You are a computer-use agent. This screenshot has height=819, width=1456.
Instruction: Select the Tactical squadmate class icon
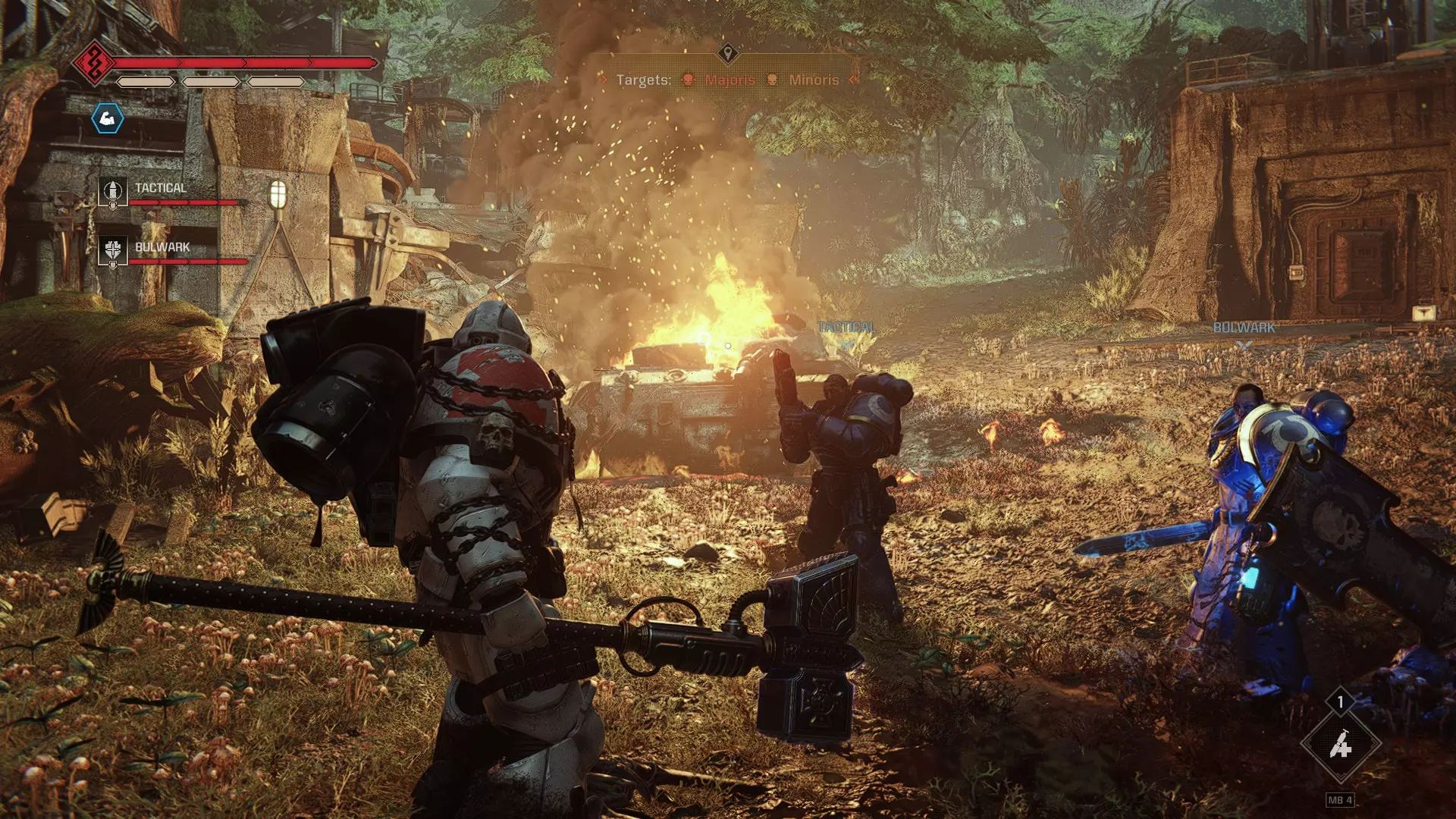tap(113, 192)
